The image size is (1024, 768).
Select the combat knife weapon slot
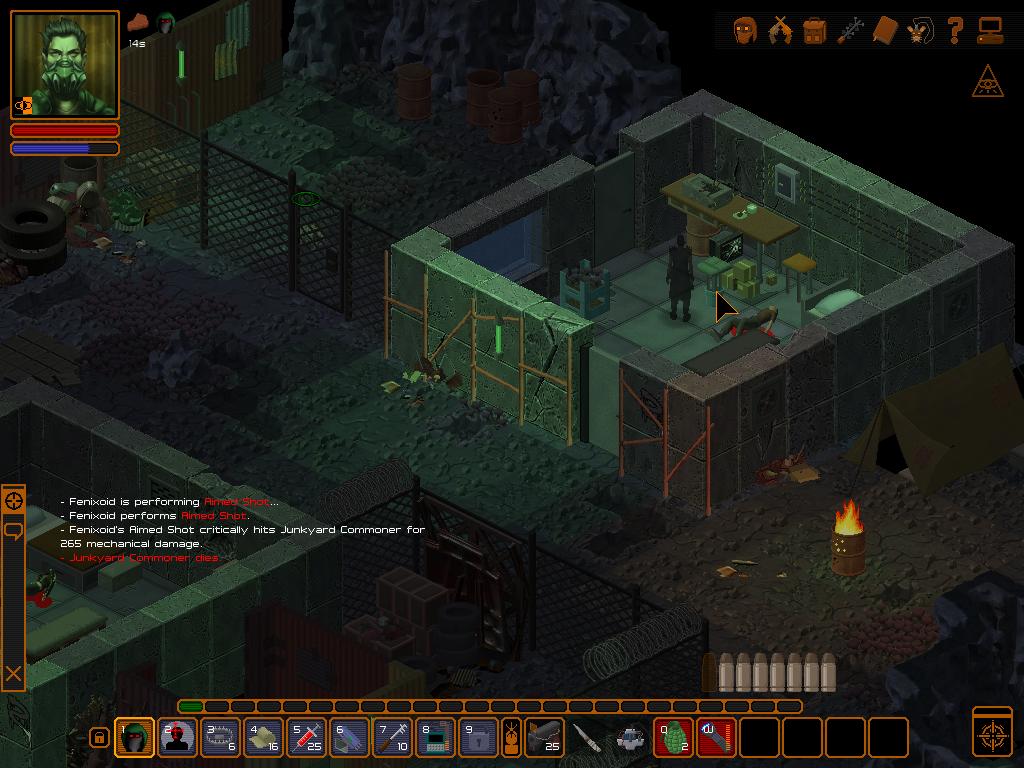588,738
